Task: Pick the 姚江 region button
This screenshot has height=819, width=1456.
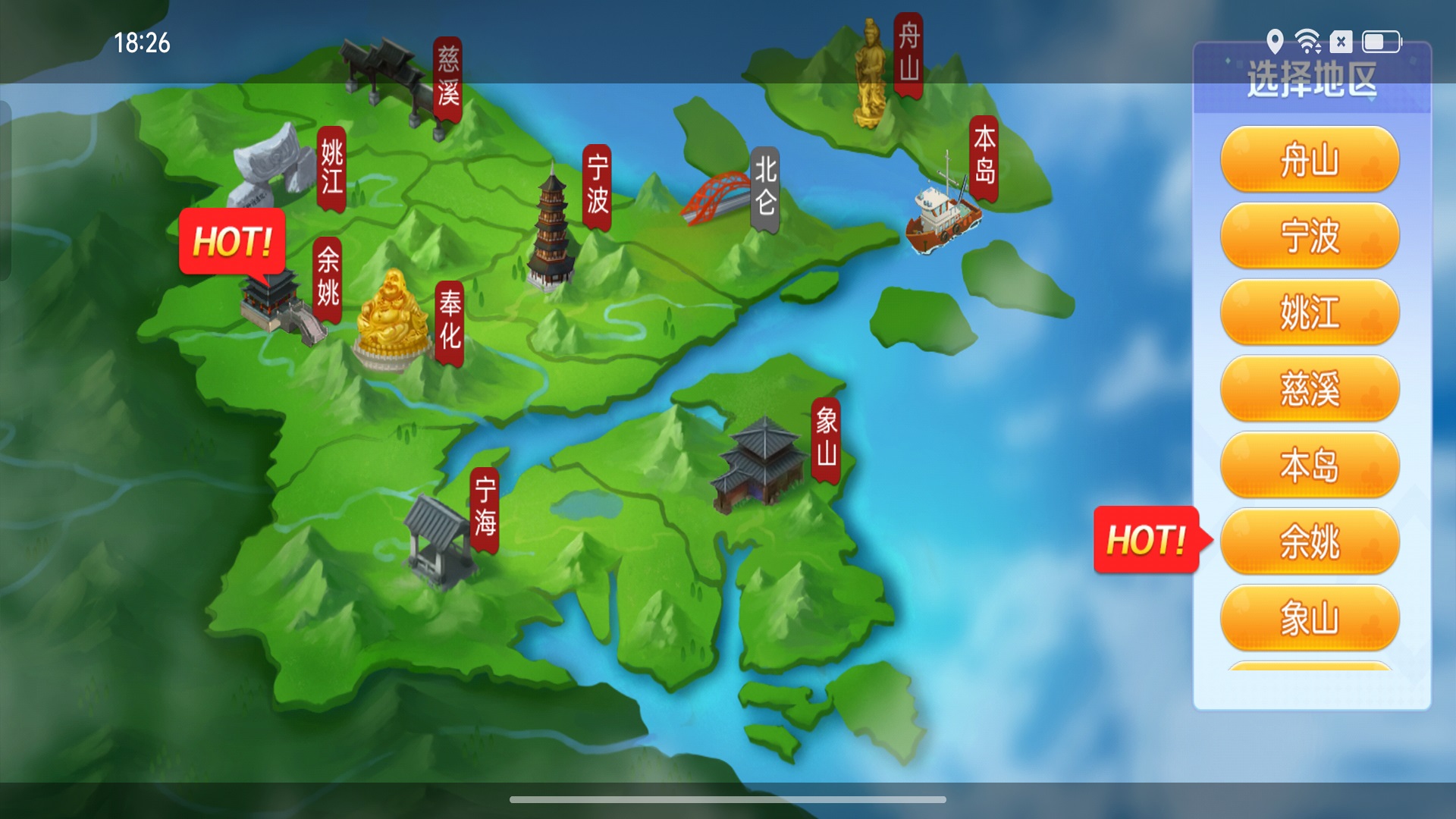Action: 1310,312
